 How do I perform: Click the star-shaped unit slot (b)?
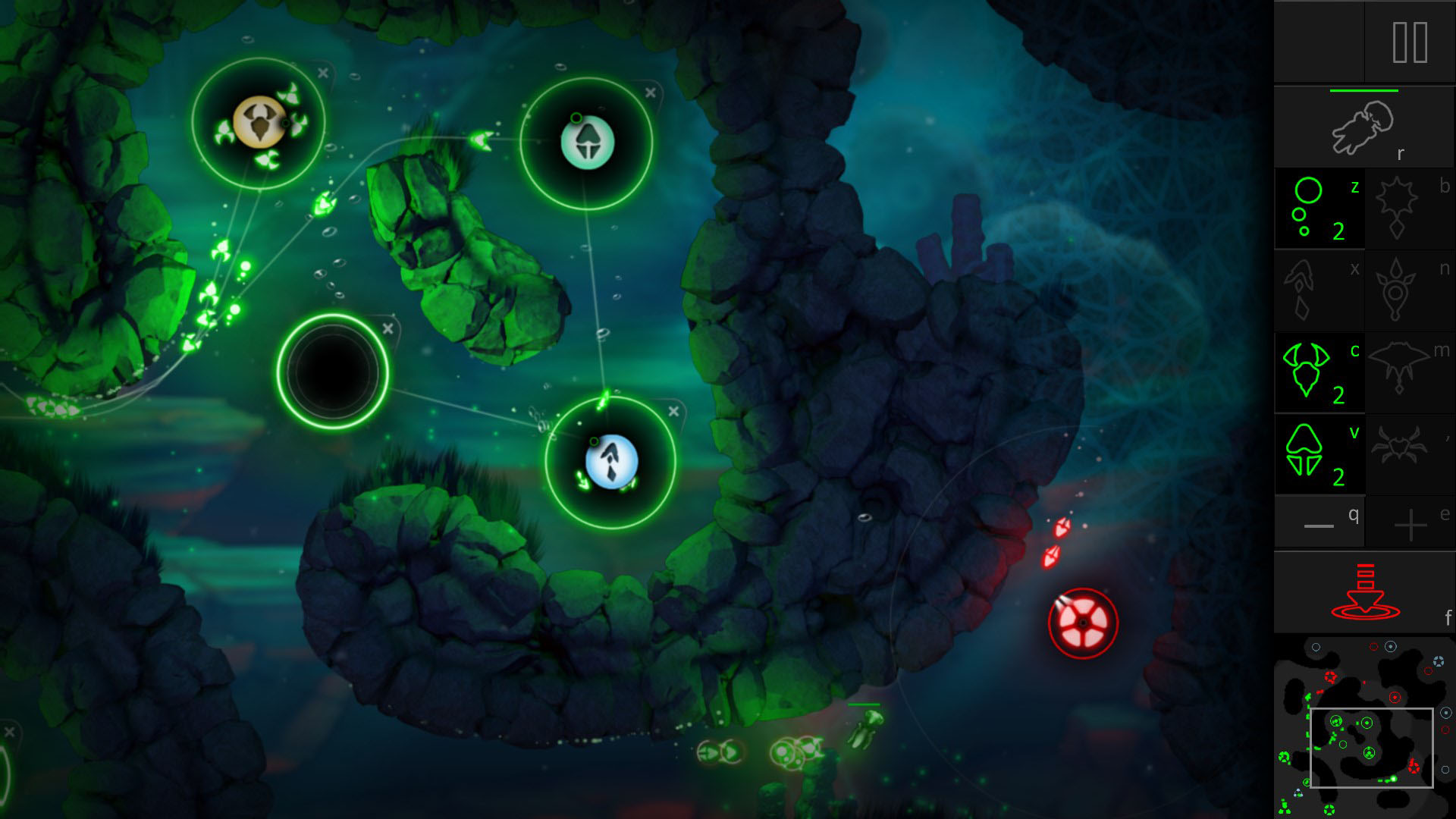(x=1409, y=209)
